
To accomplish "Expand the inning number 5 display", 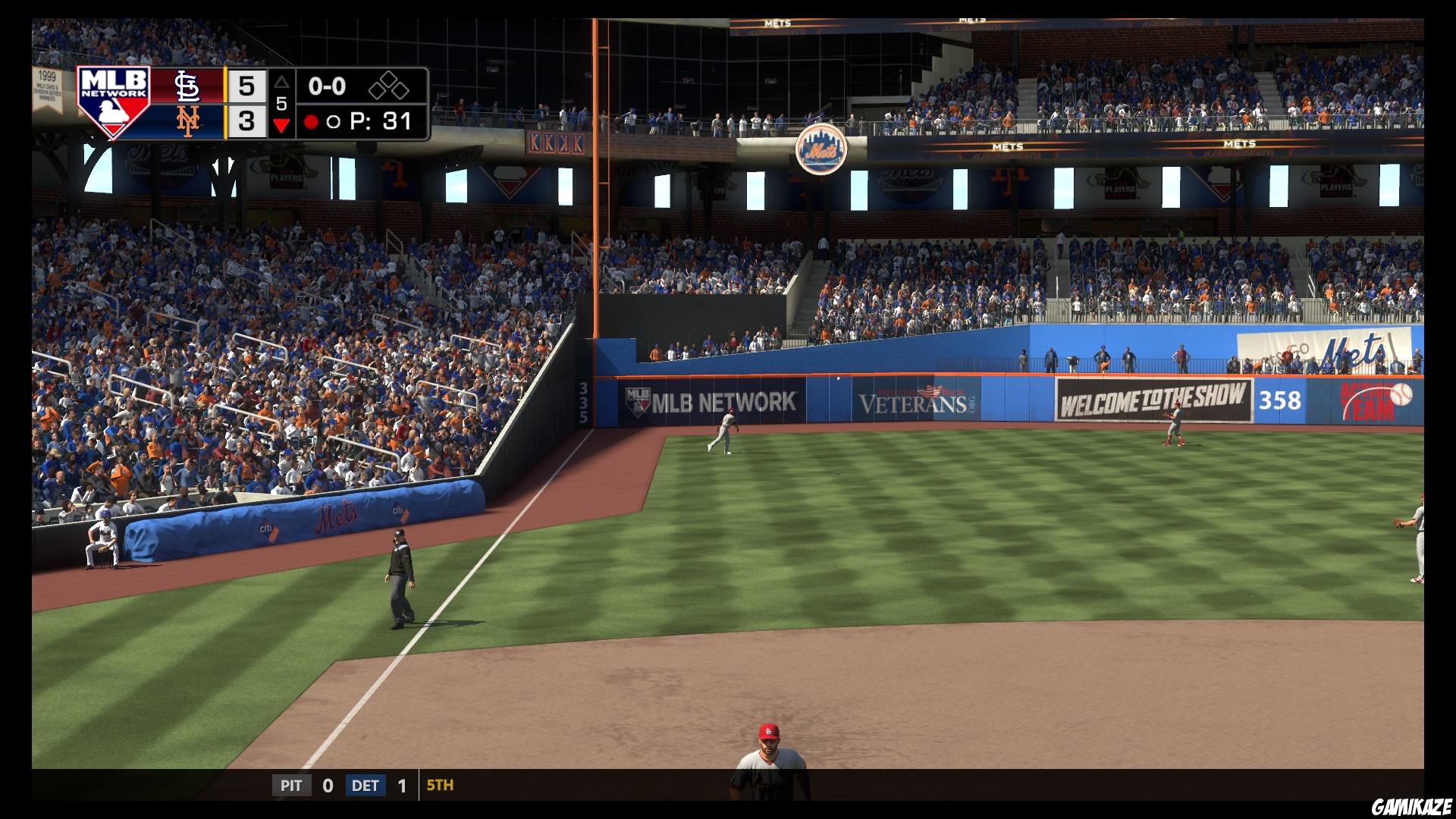I will 281,105.
